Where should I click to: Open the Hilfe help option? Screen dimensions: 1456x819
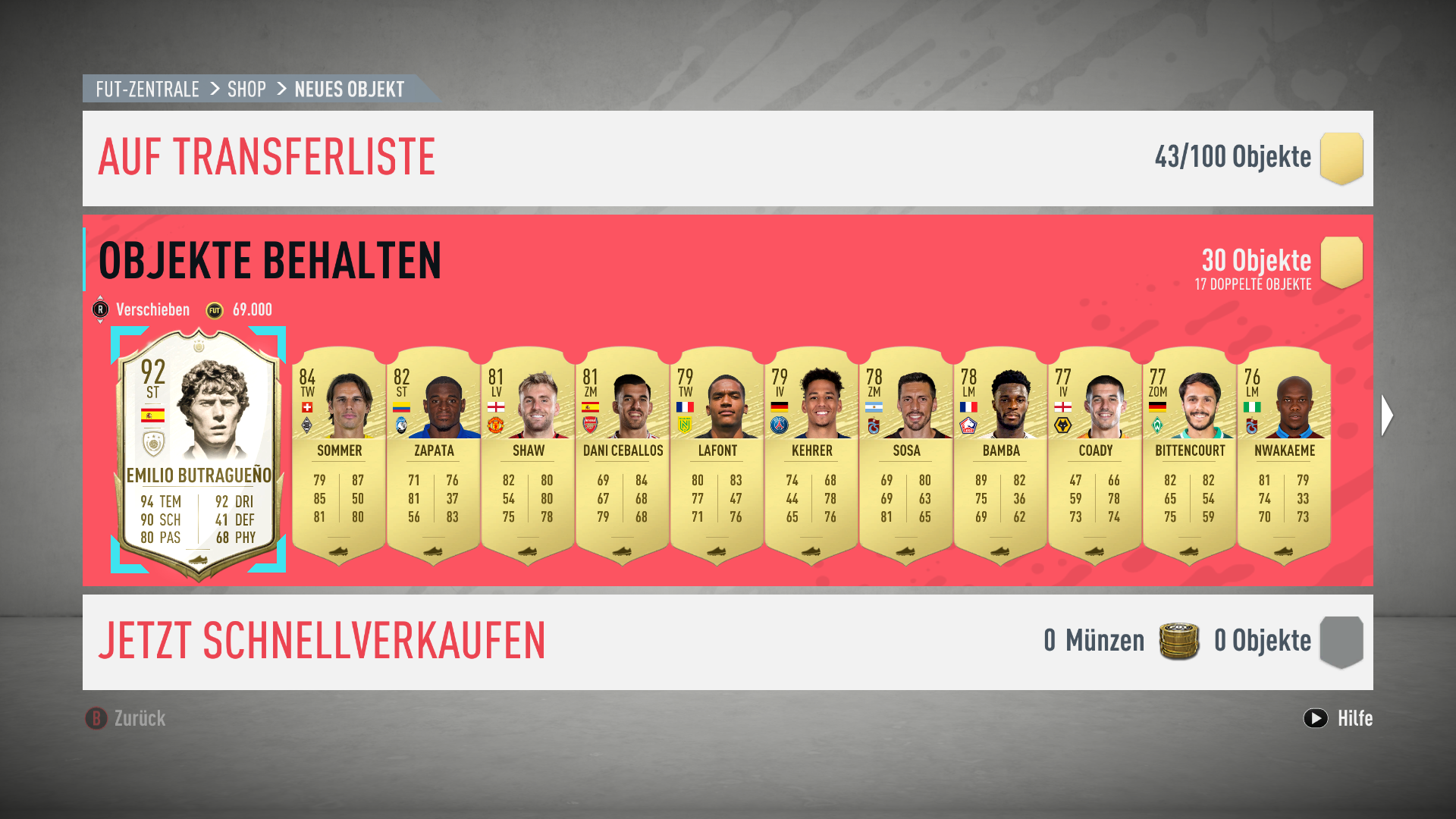point(1338,718)
